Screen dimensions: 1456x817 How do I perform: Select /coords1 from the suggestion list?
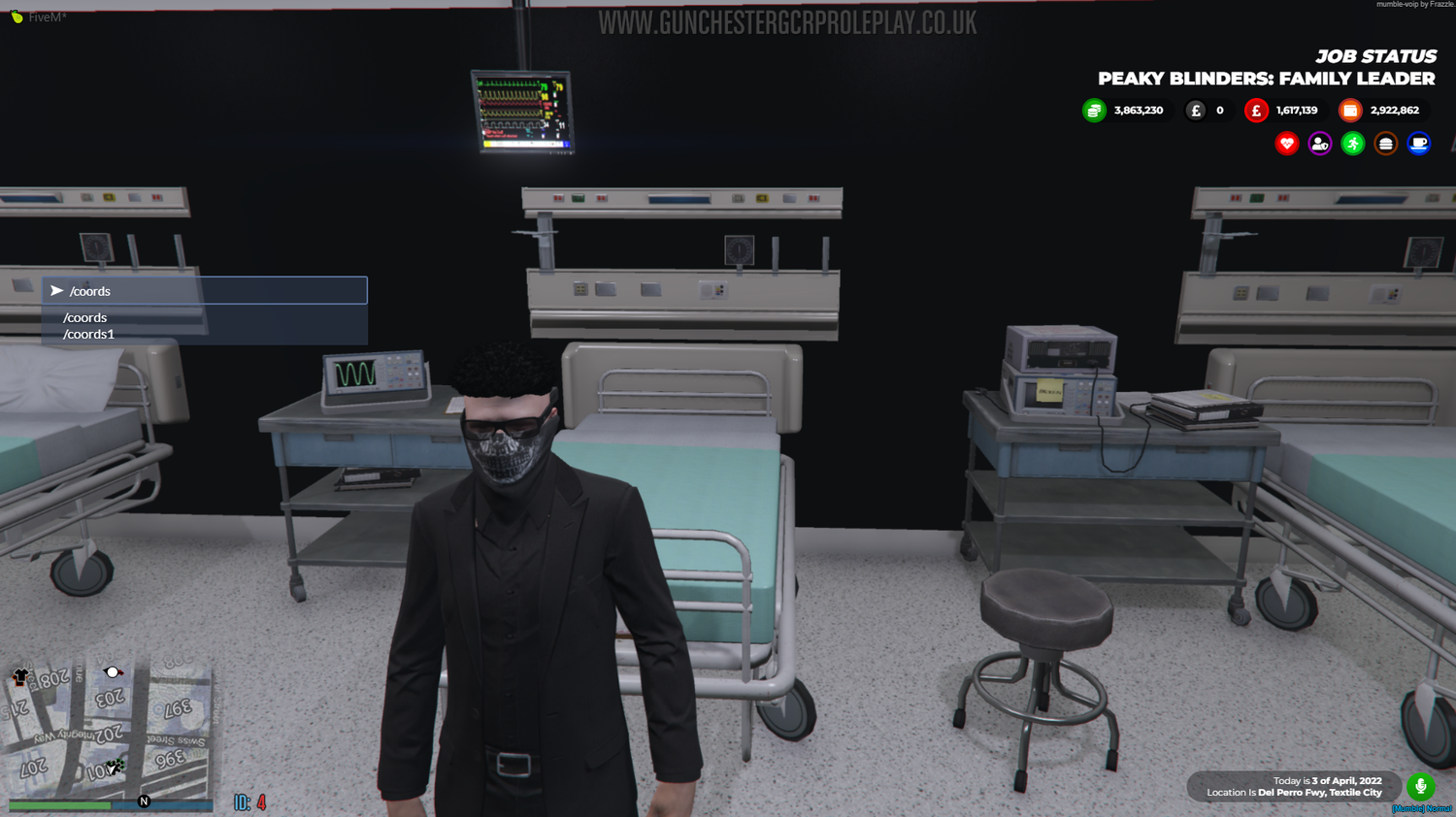[x=88, y=333]
